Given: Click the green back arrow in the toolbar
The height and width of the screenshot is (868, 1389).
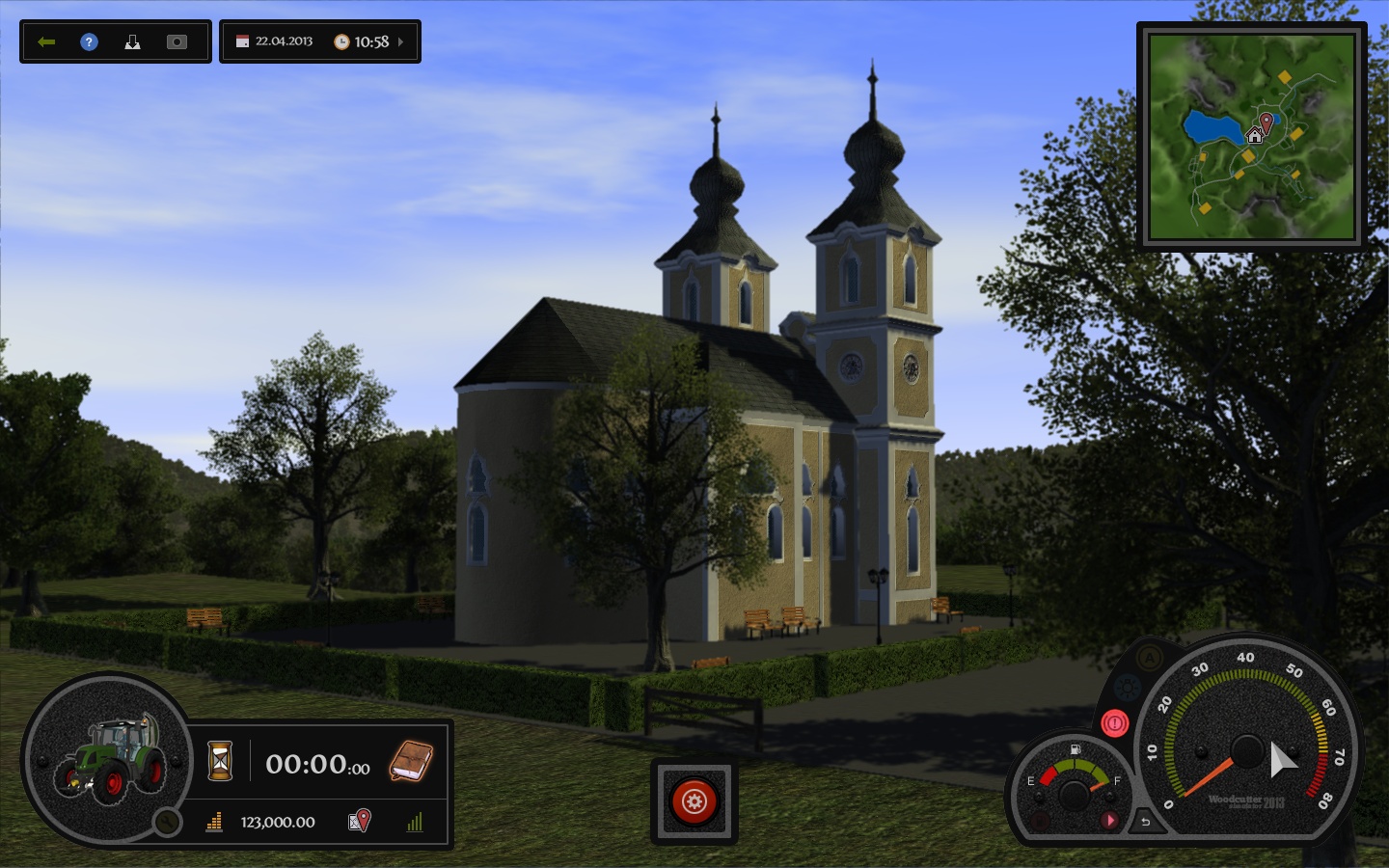Looking at the screenshot, I should pos(45,41).
